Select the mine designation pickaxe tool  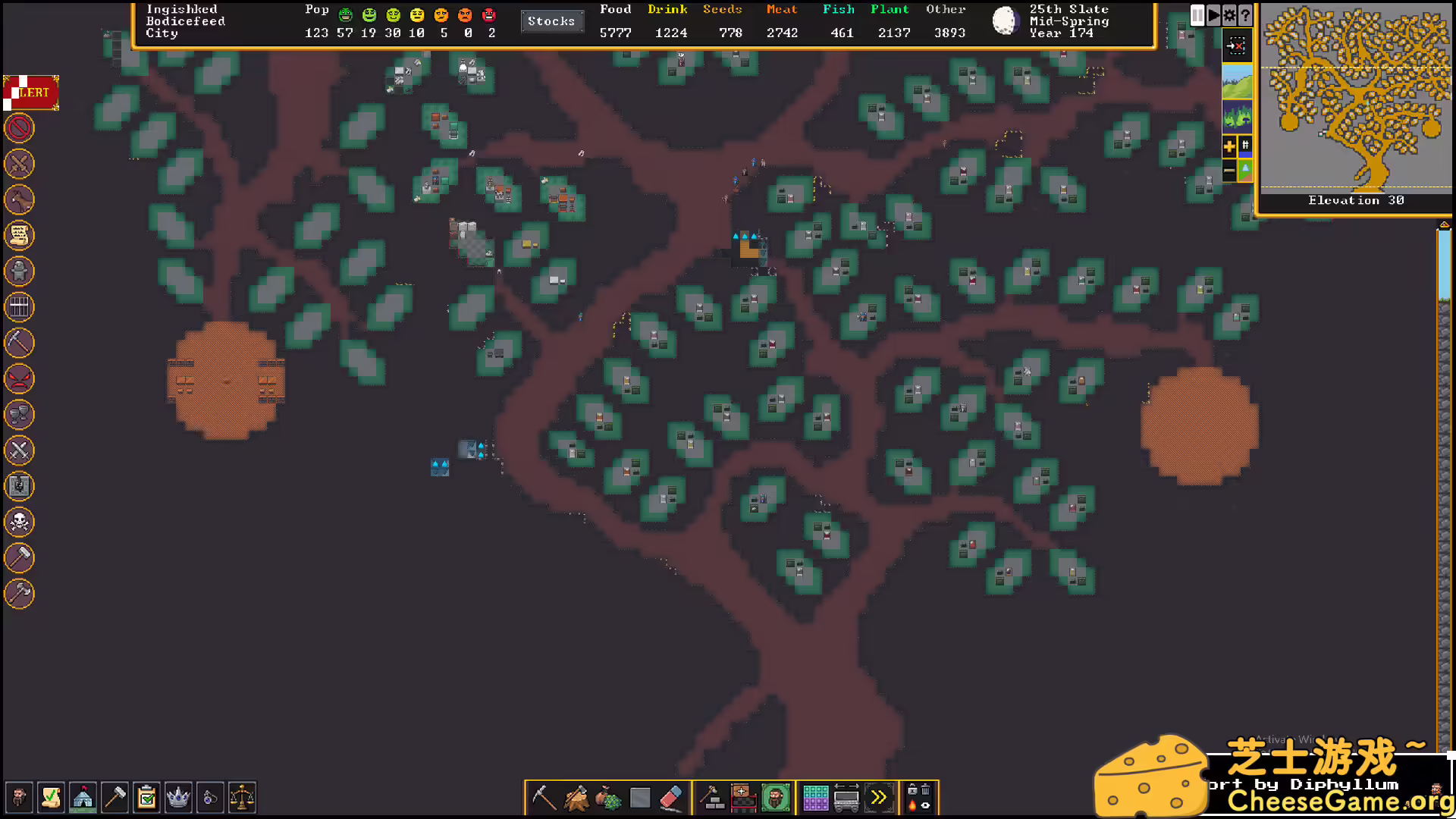546,796
